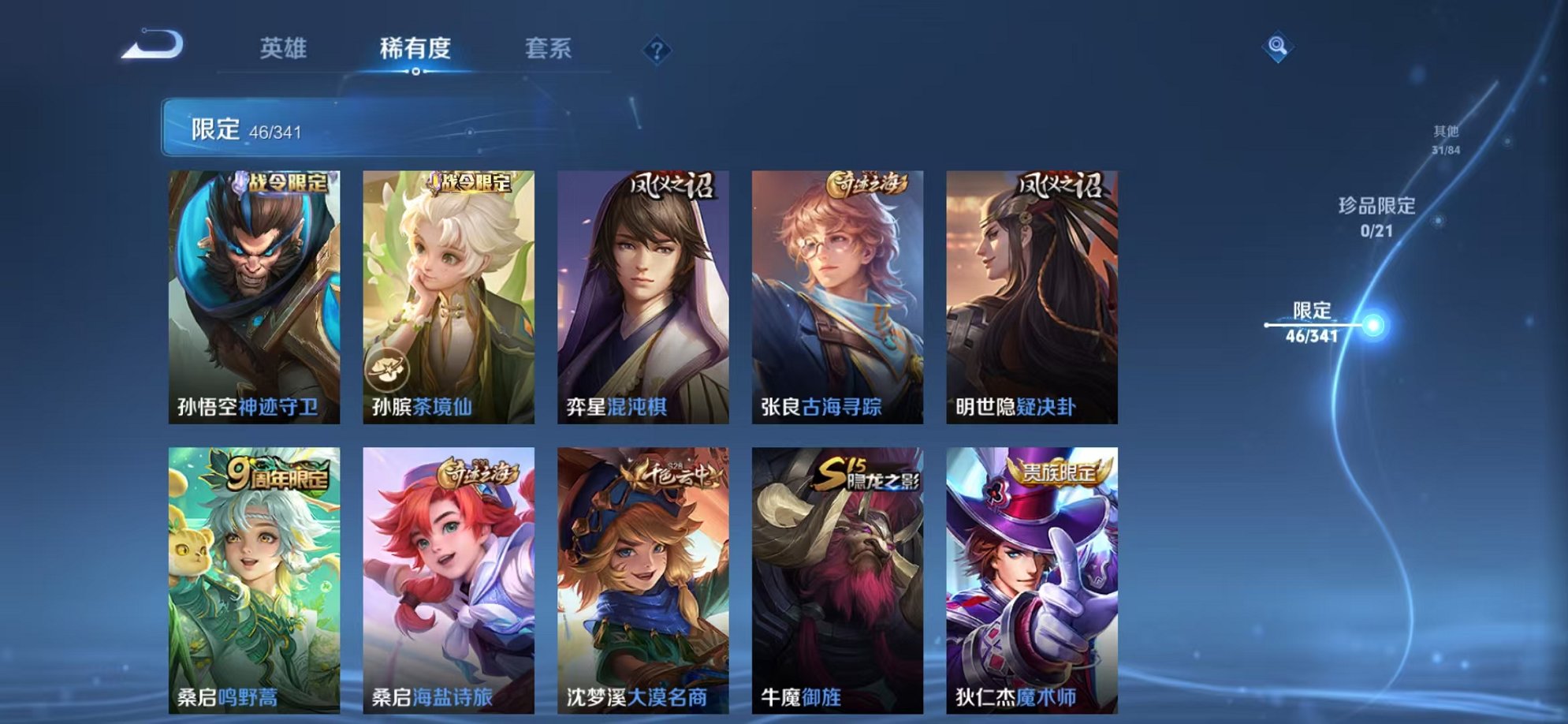Click the page indicator dot under 稀有度

coord(416,73)
